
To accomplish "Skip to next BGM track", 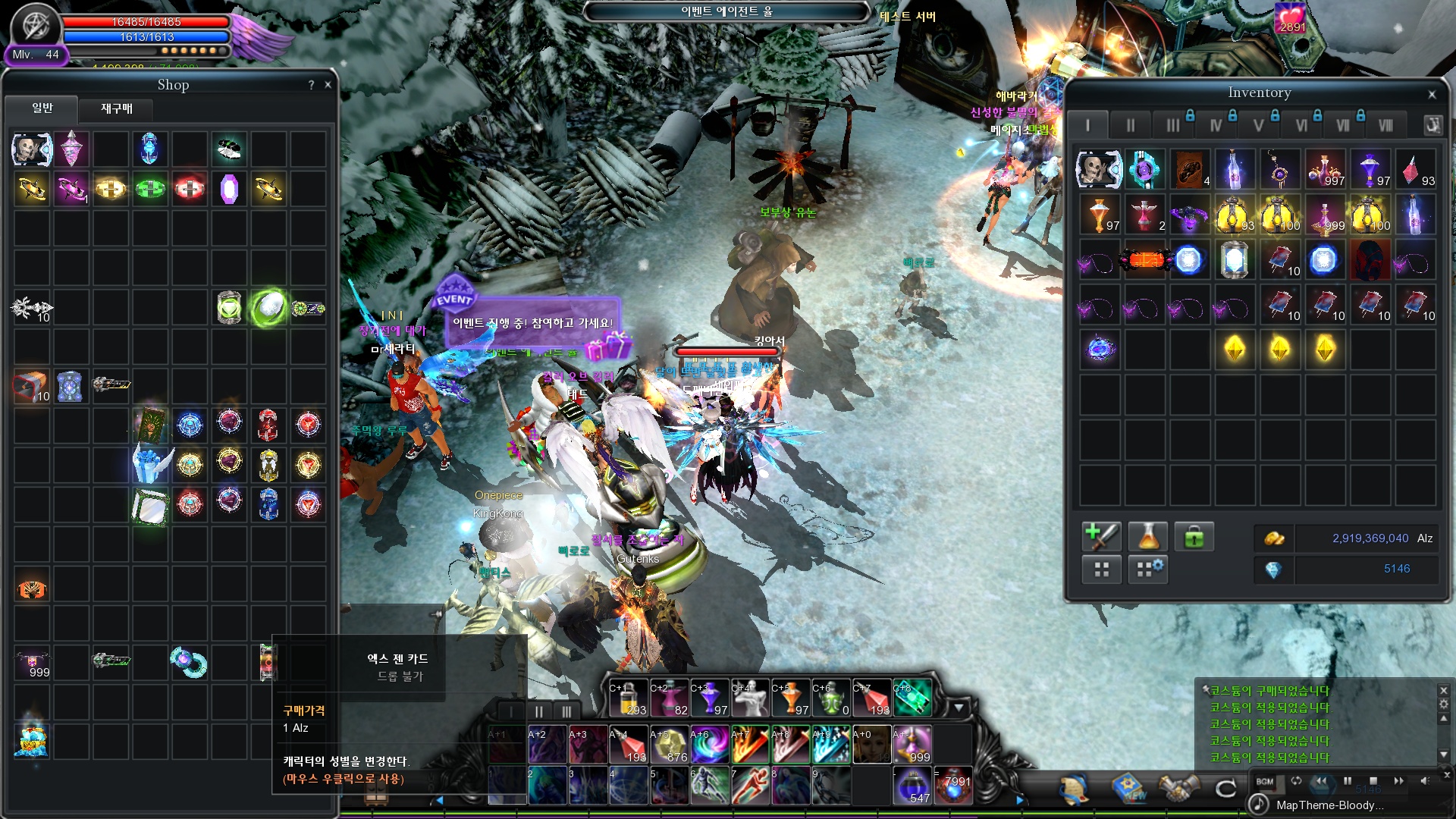I will (x=1398, y=781).
